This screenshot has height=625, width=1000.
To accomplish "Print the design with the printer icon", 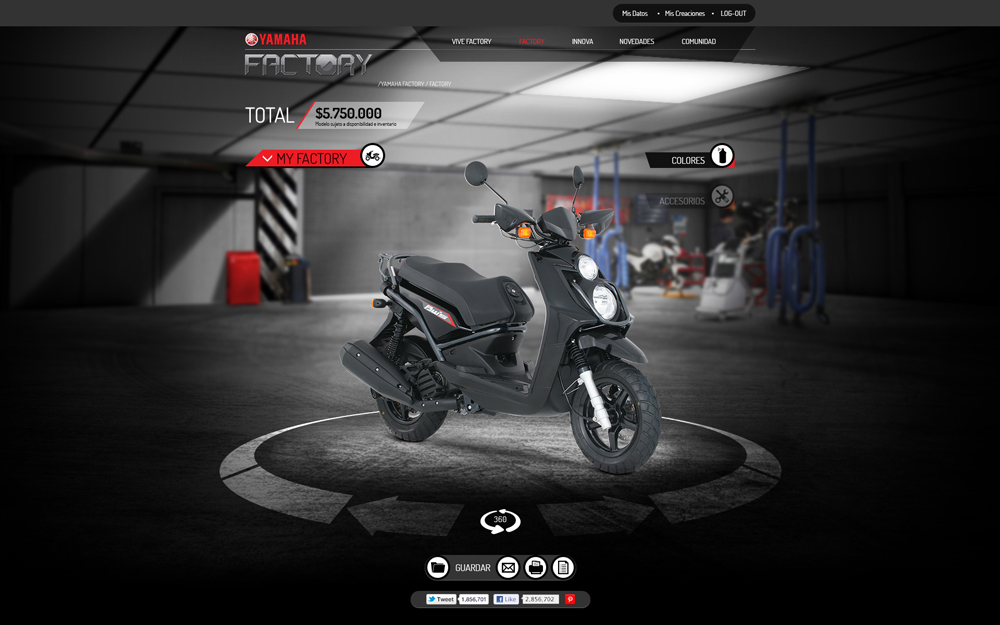I will [x=536, y=568].
